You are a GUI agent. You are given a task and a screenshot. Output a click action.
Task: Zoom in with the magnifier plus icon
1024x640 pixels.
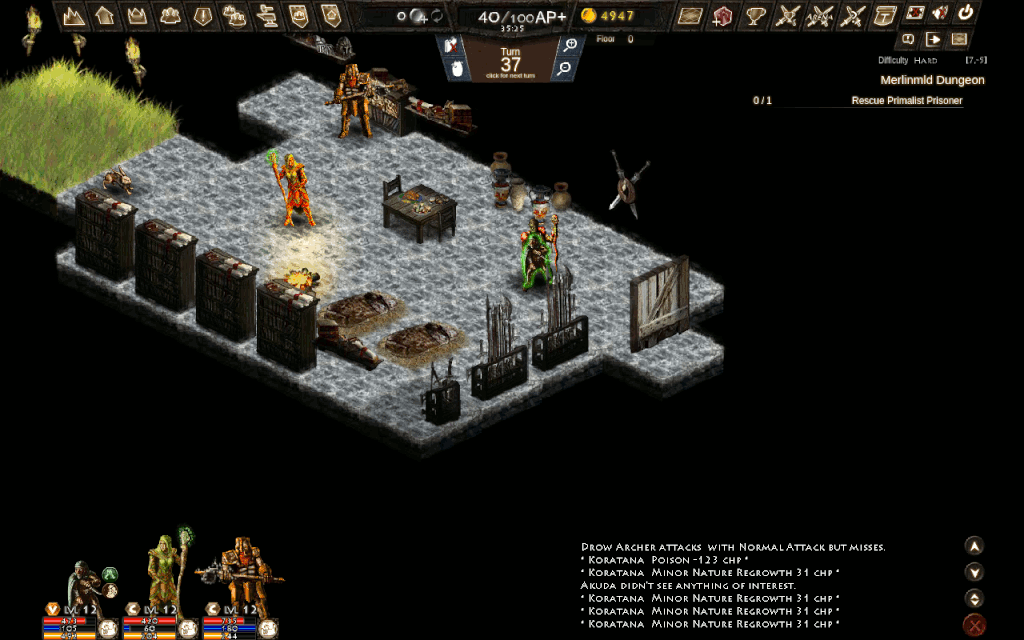click(570, 44)
